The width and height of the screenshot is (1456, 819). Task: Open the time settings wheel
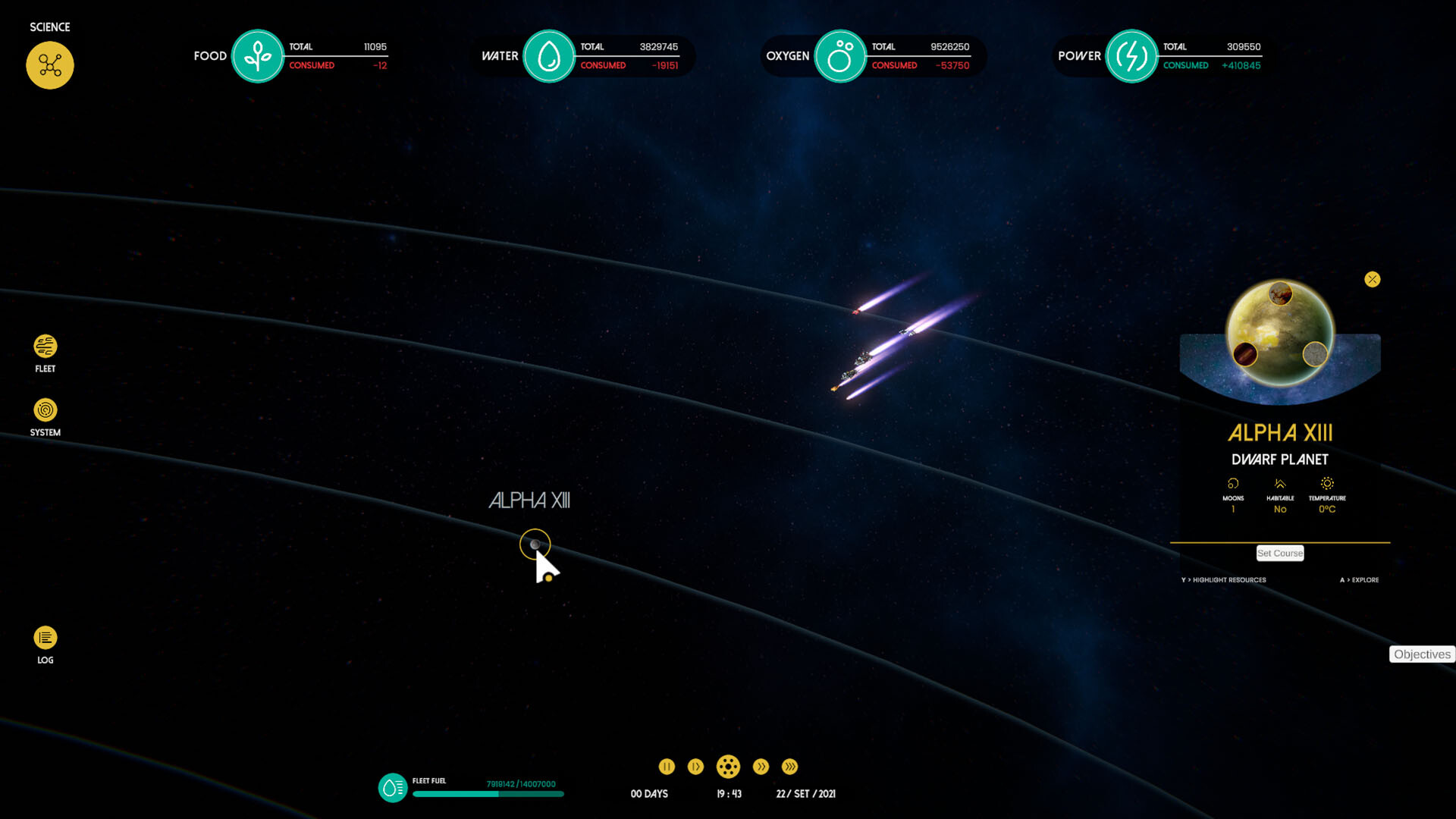click(x=729, y=767)
